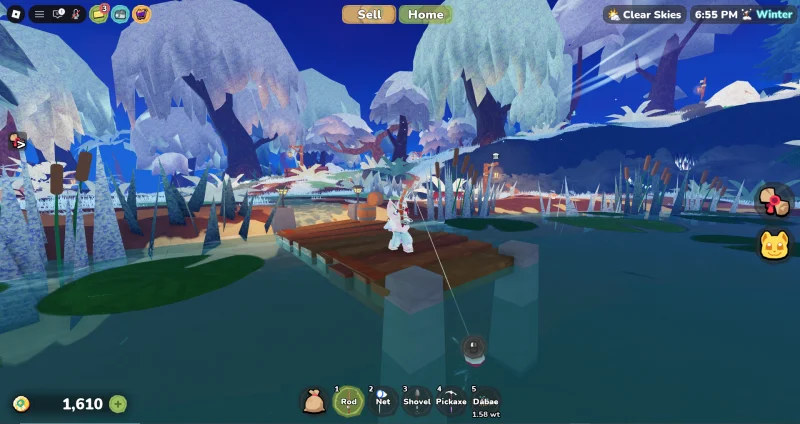The height and width of the screenshot is (424, 800).
Task: Open the backpack sack icon
Action: [x=314, y=401]
